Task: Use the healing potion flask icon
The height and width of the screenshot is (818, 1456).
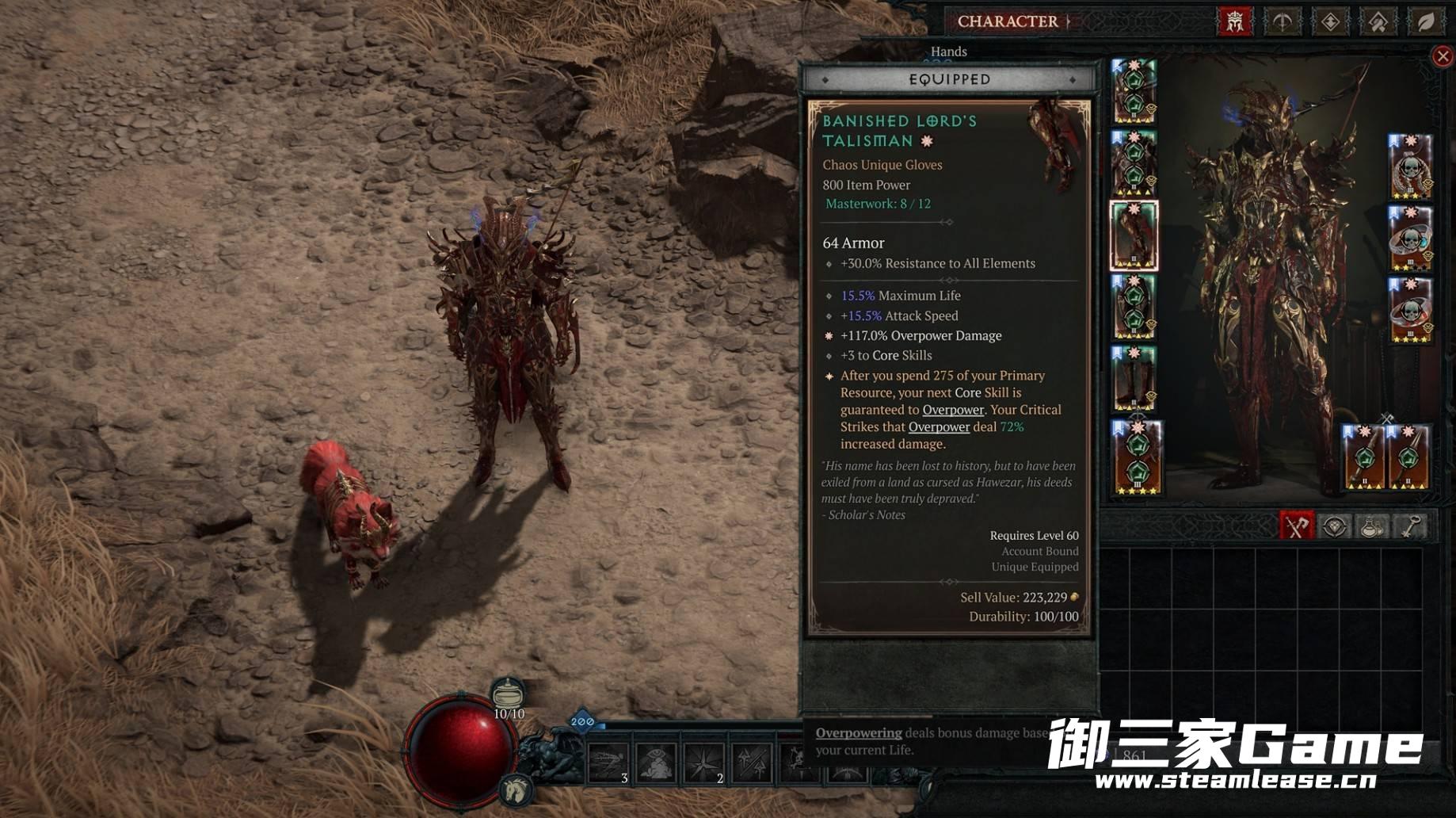Action: pyautogui.click(x=508, y=695)
